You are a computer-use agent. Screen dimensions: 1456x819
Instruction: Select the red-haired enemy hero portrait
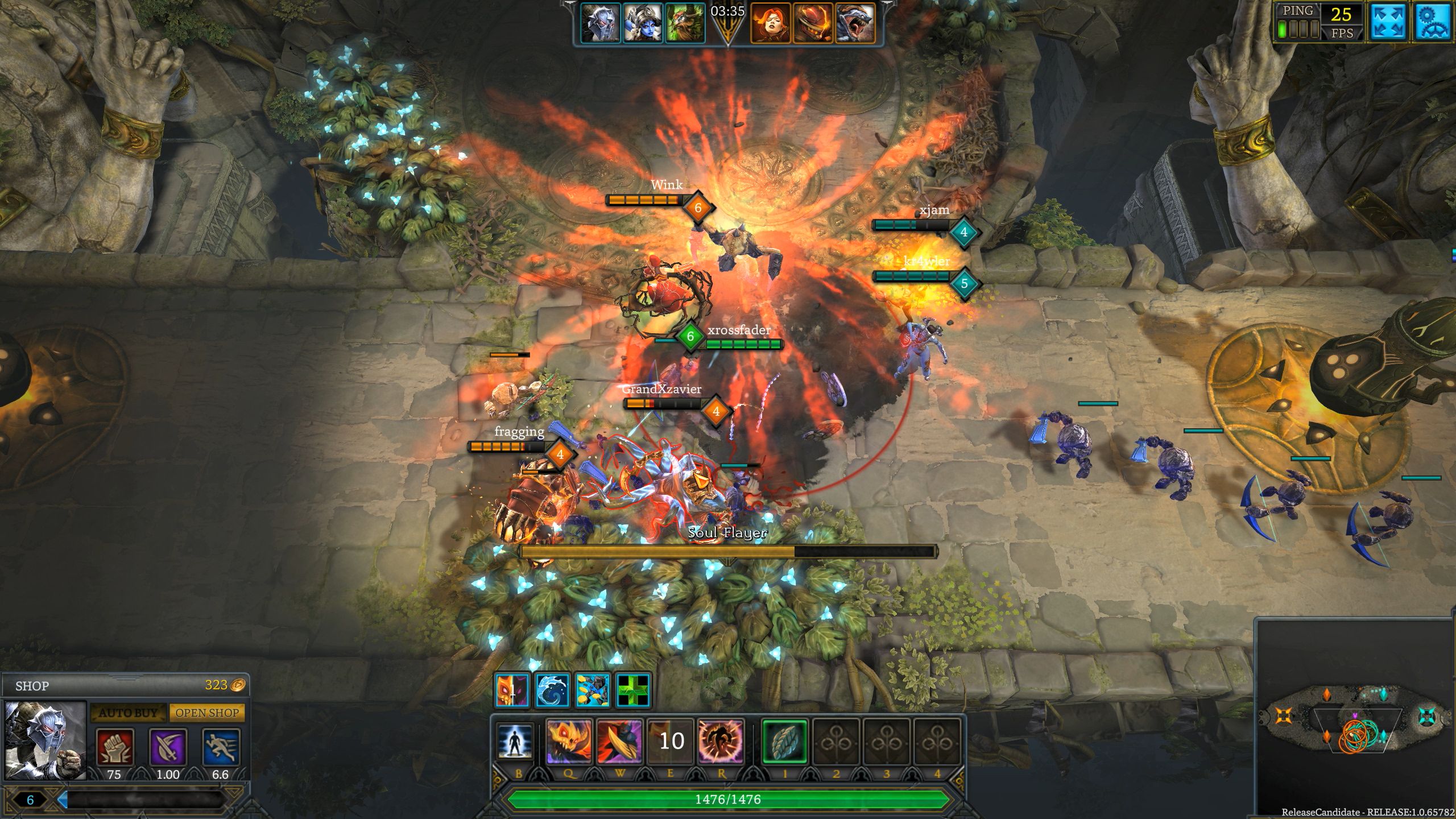(770, 24)
